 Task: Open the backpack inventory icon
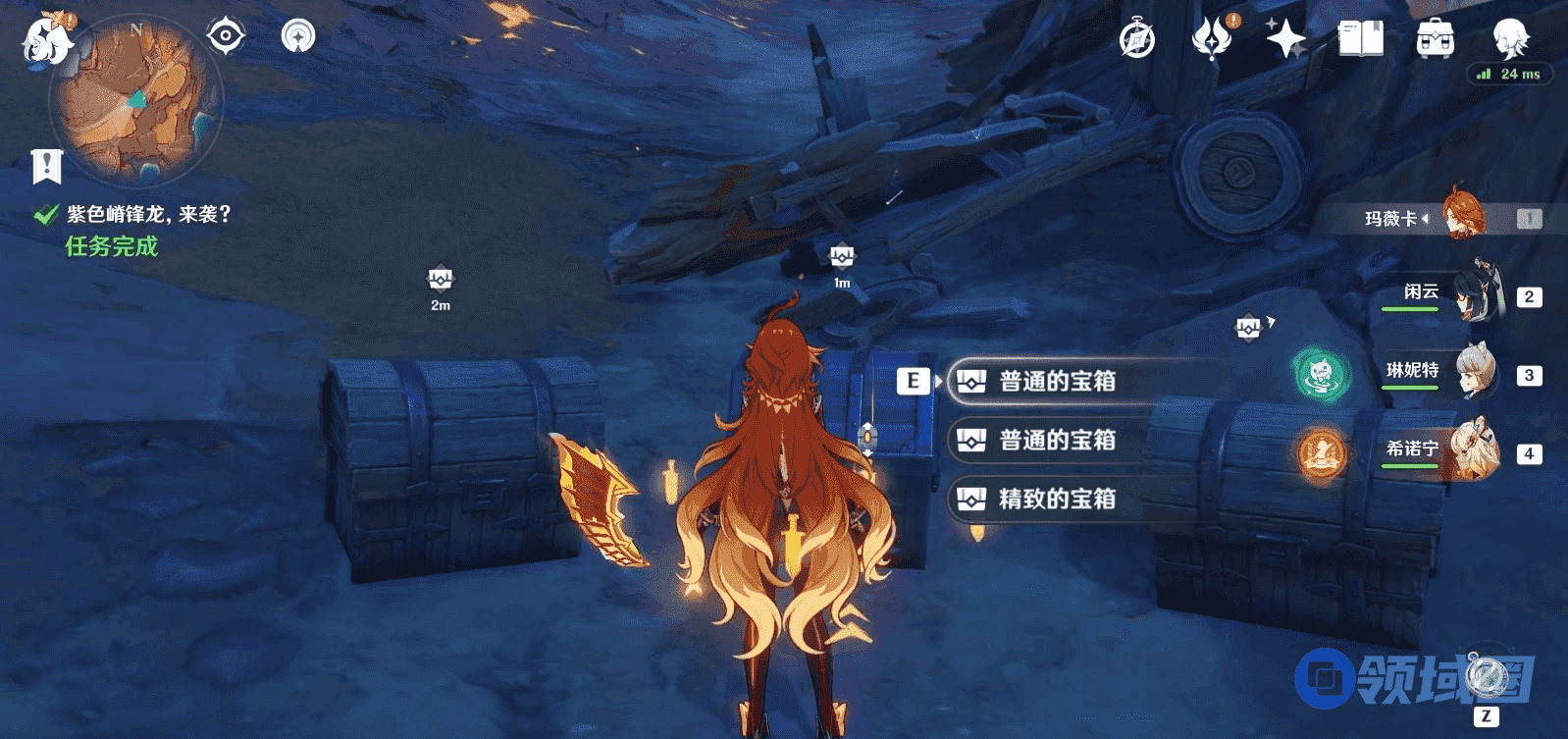[x=1436, y=40]
